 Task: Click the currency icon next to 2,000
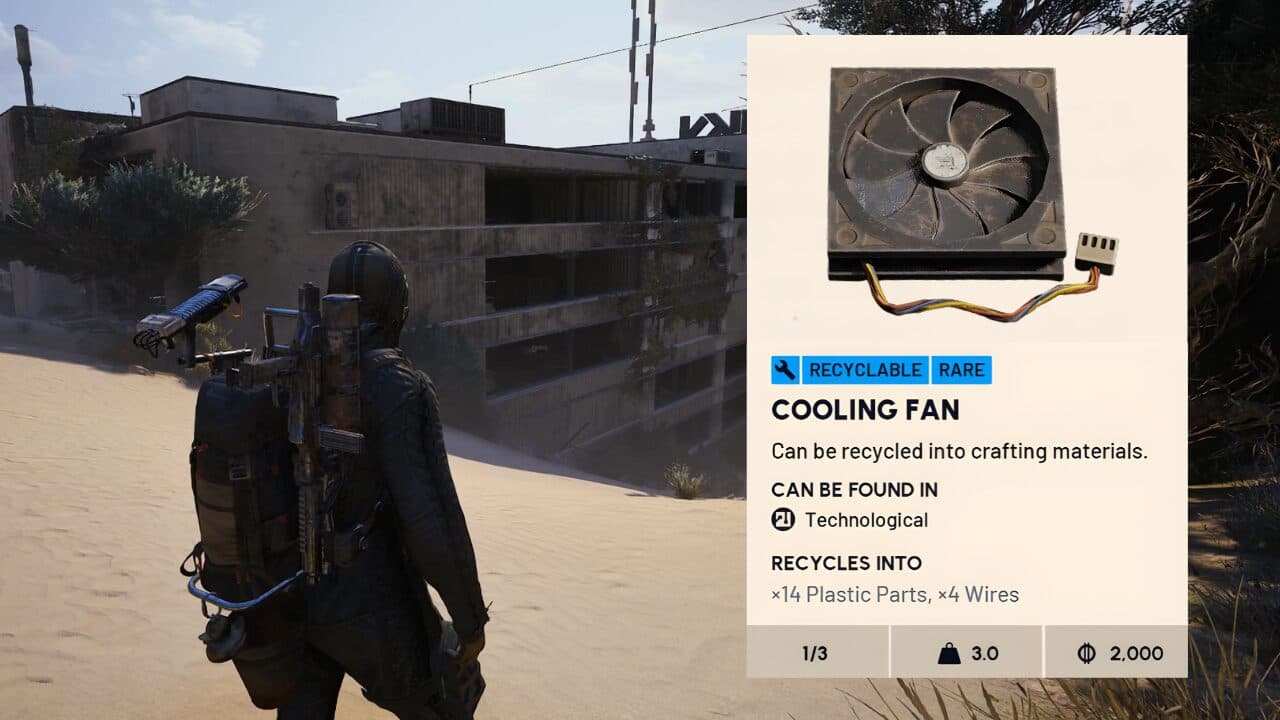tap(1087, 653)
